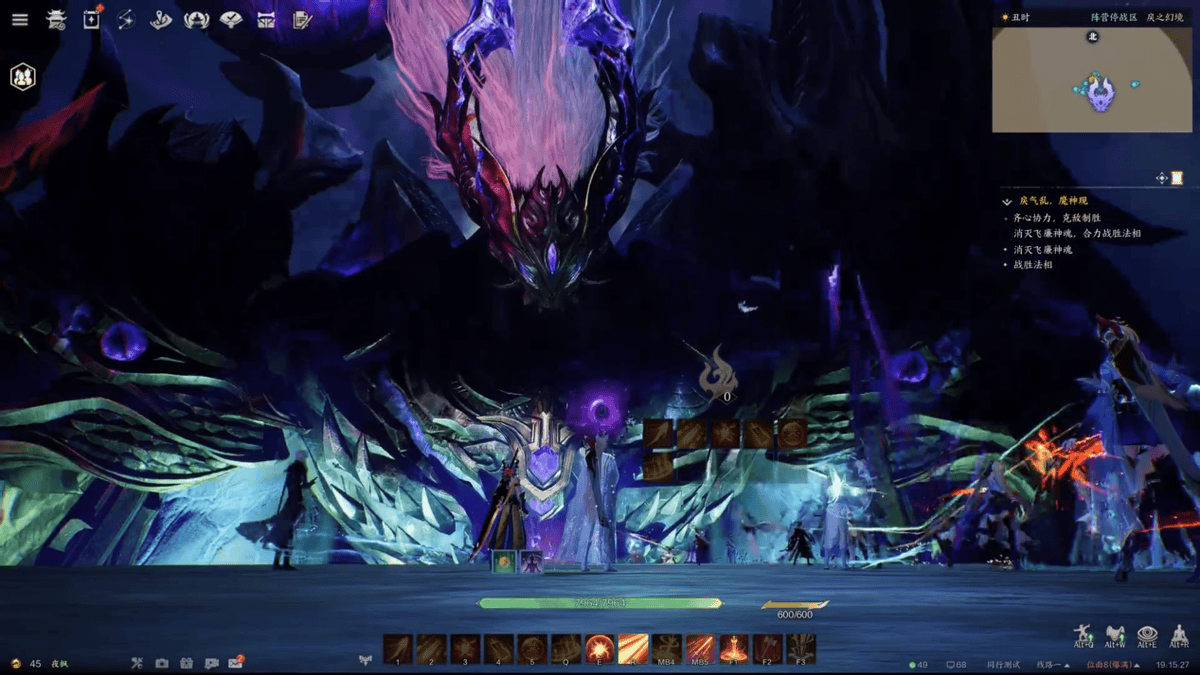Screen dimensions: 1200x675
Task: Open the 线路一 line selector dropdown
Action: 1050,665
